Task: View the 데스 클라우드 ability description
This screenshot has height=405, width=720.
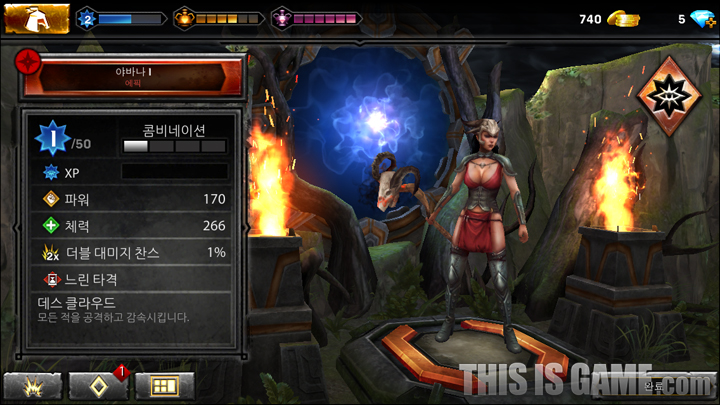Action: tap(132, 309)
